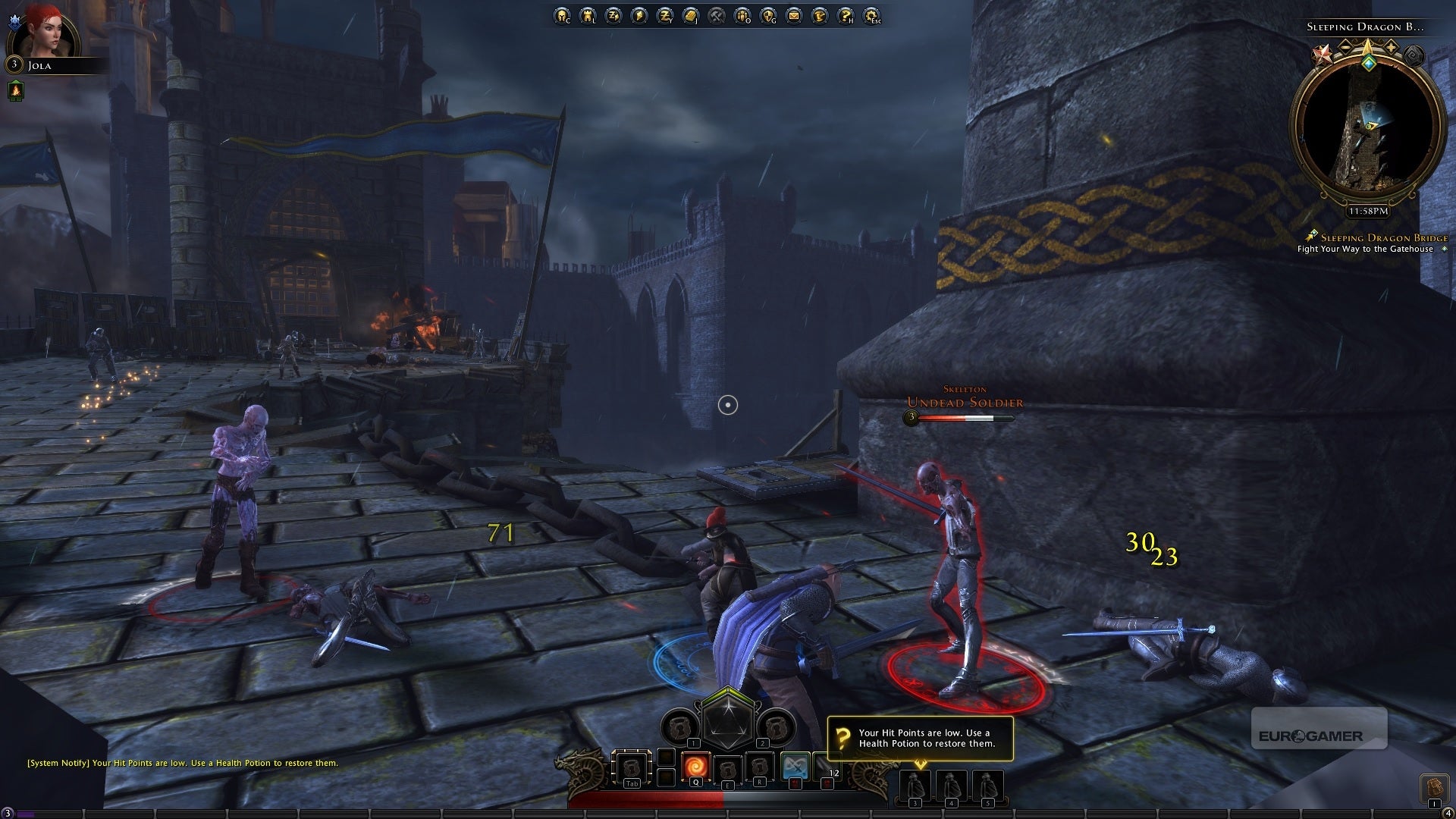The height and width of the screenshot is (819, 1456).
Task: Open the help question mark icon
Action: click(x=846, y=15)
